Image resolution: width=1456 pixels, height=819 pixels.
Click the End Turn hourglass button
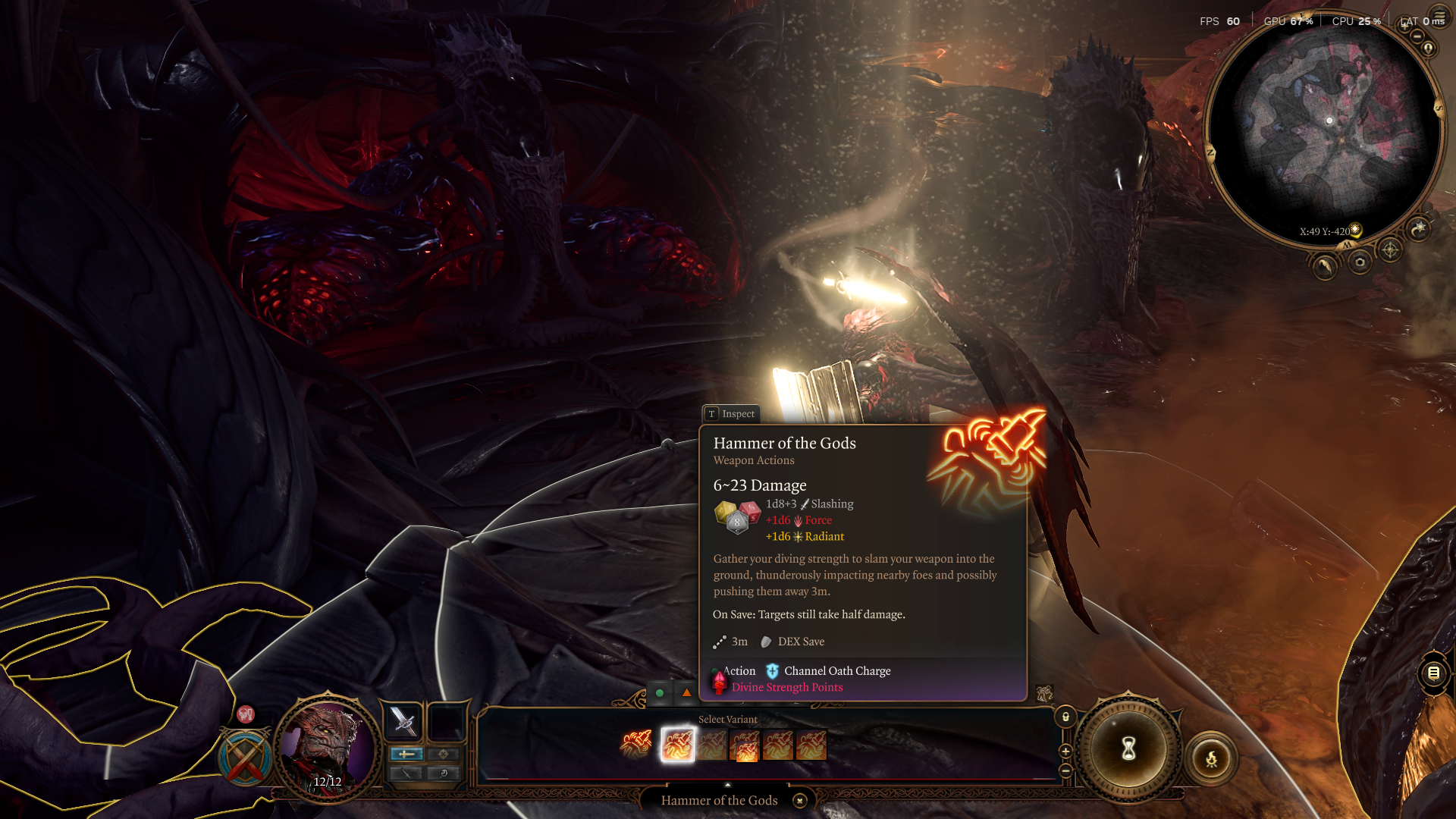coord(1128,749)
